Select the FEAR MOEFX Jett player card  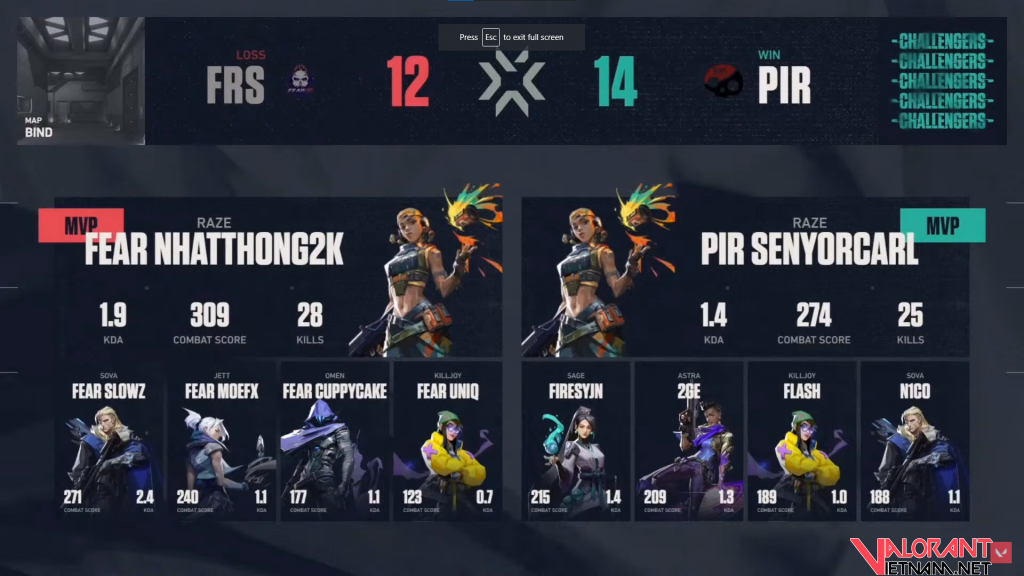[221, 441]
